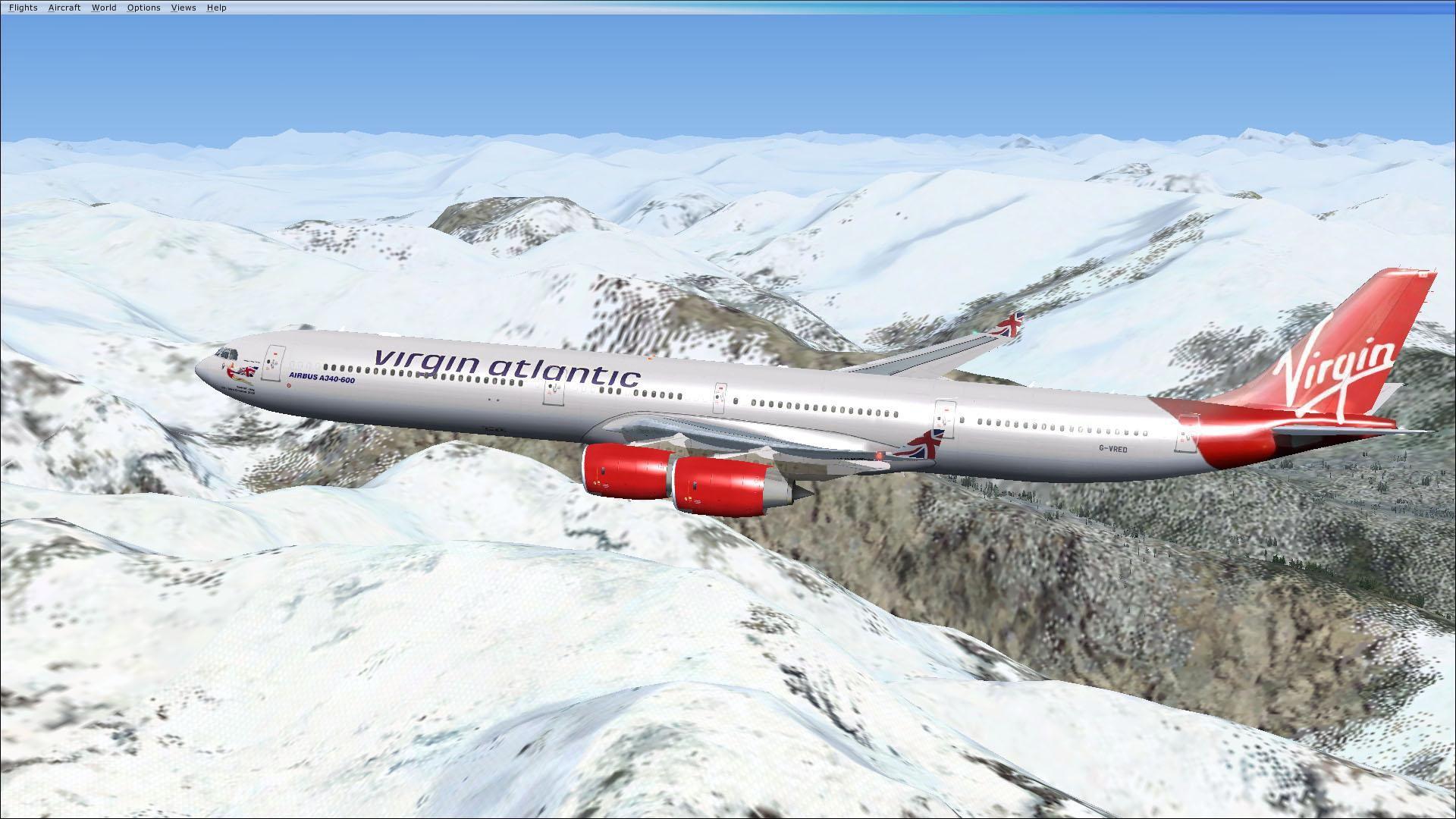
Task: Open the Views menu
Action: pyautogui.click(x=183, y=7)
